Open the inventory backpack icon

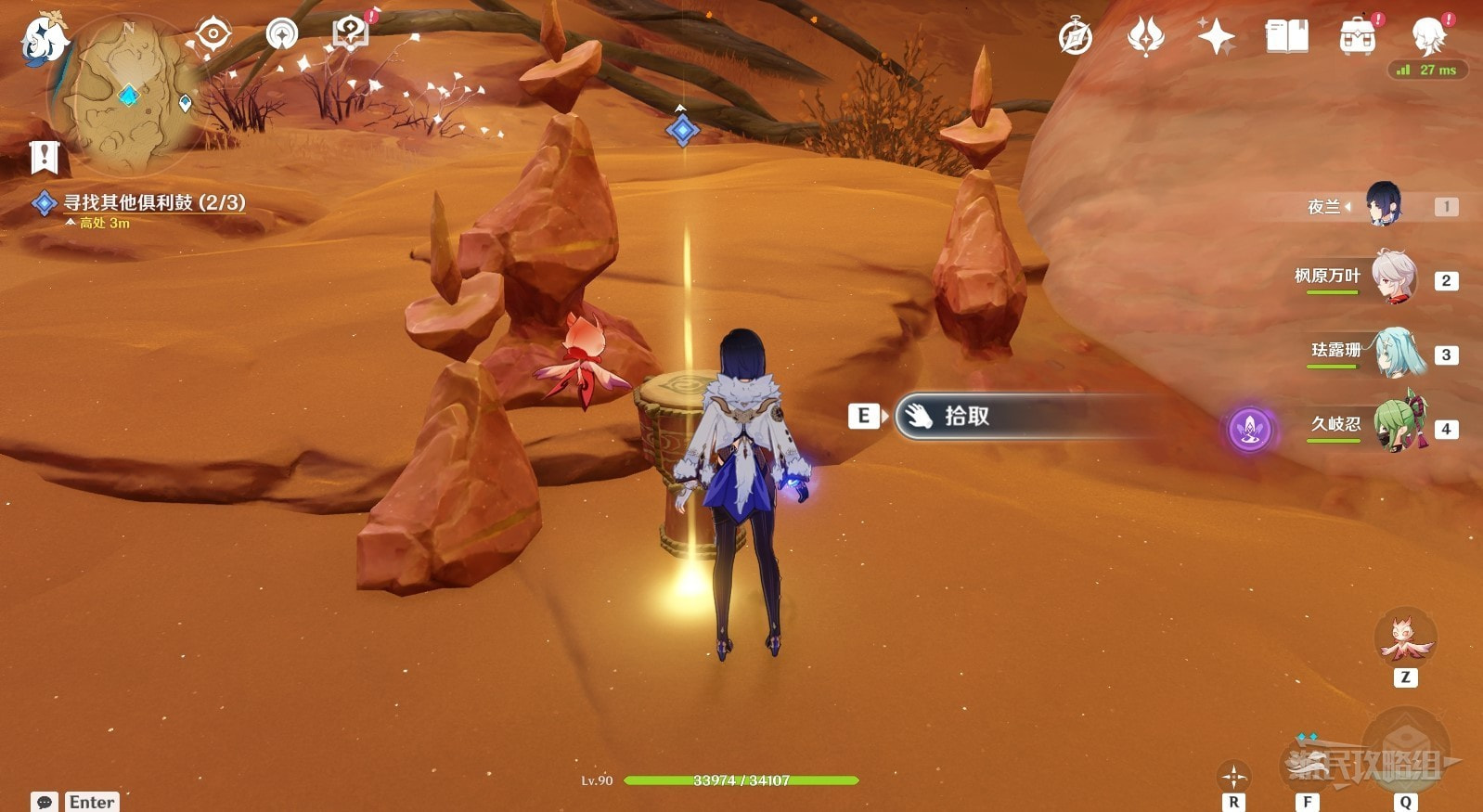pyautogui.click(x=1358, y=37)
